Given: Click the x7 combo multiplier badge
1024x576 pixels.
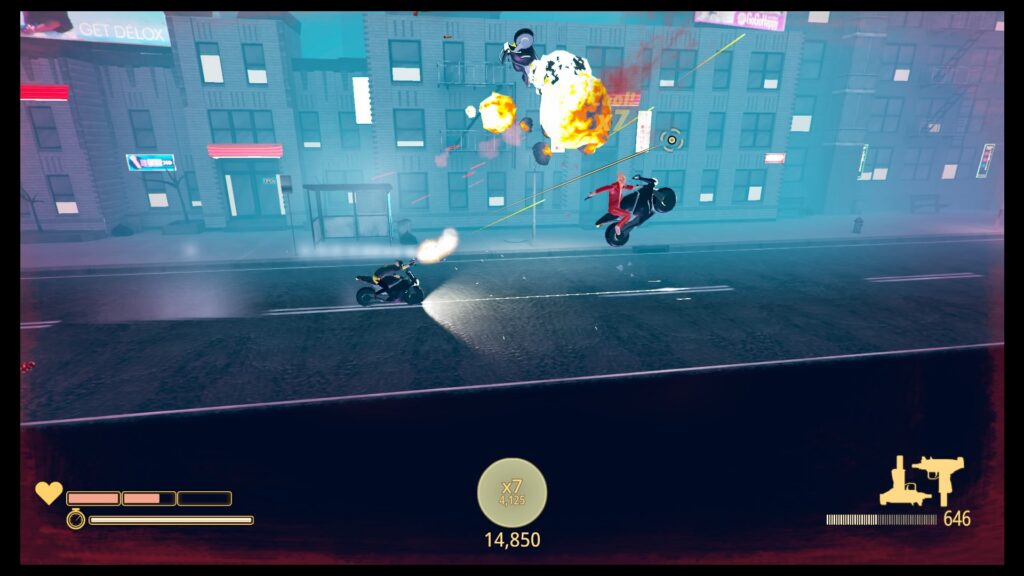Looking at the screenshot, I should click(x=512, y=492).
